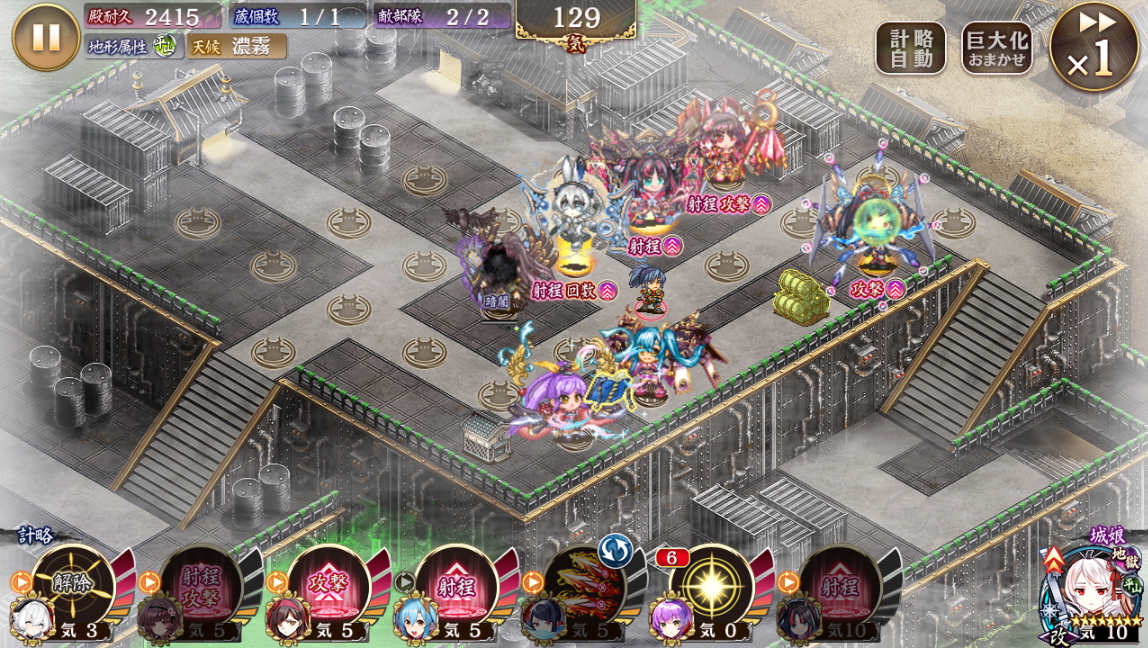The image size is (1148, 648).
Task: Toggle 計略自動 auto-stratagem button
Action: (x=910, y=48)
